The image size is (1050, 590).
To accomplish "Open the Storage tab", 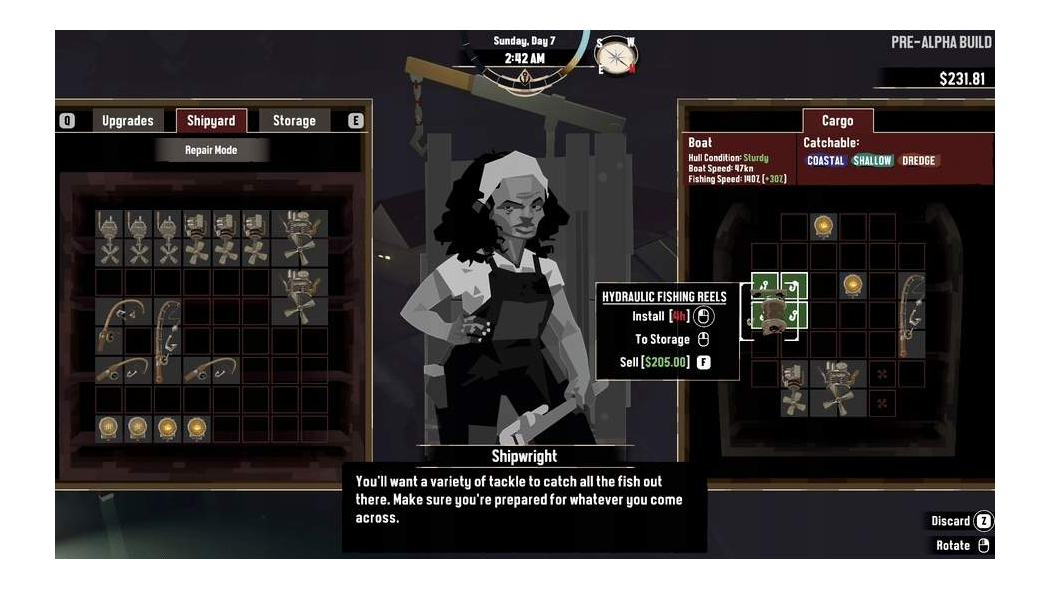I will pos(294,121).
